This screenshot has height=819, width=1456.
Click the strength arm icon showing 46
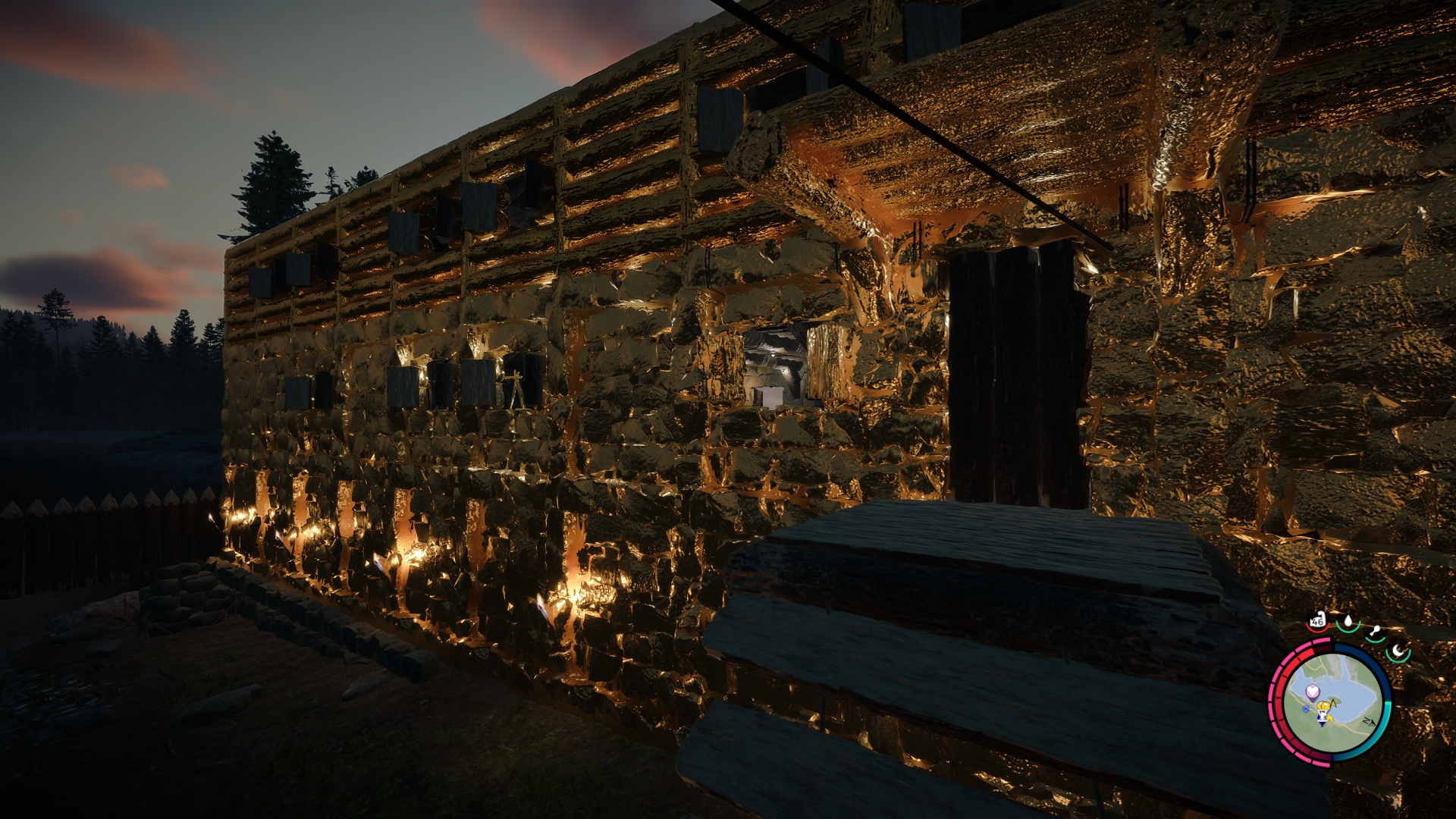coord(1317,620)
